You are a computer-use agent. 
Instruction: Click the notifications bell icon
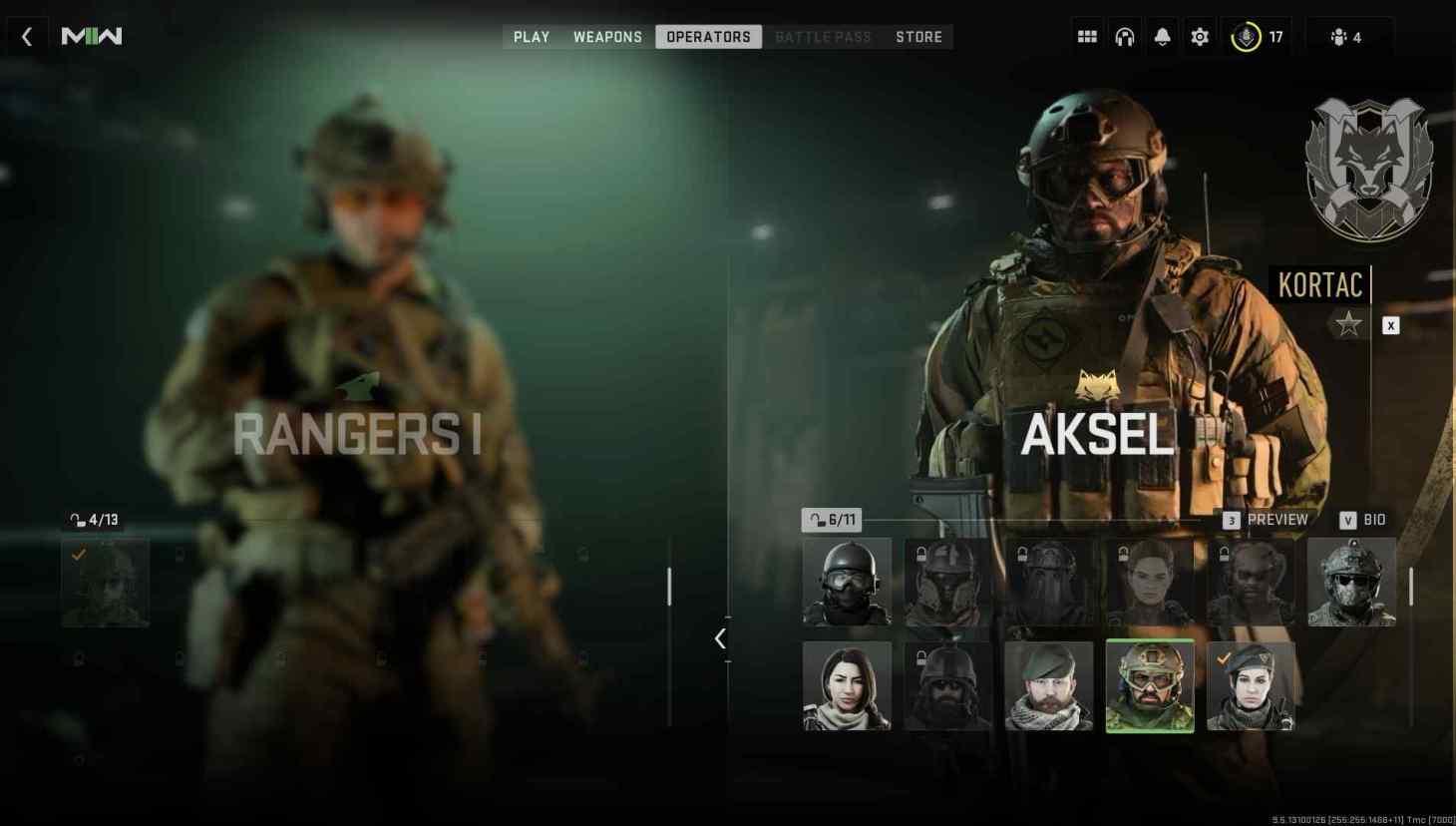1162,36
